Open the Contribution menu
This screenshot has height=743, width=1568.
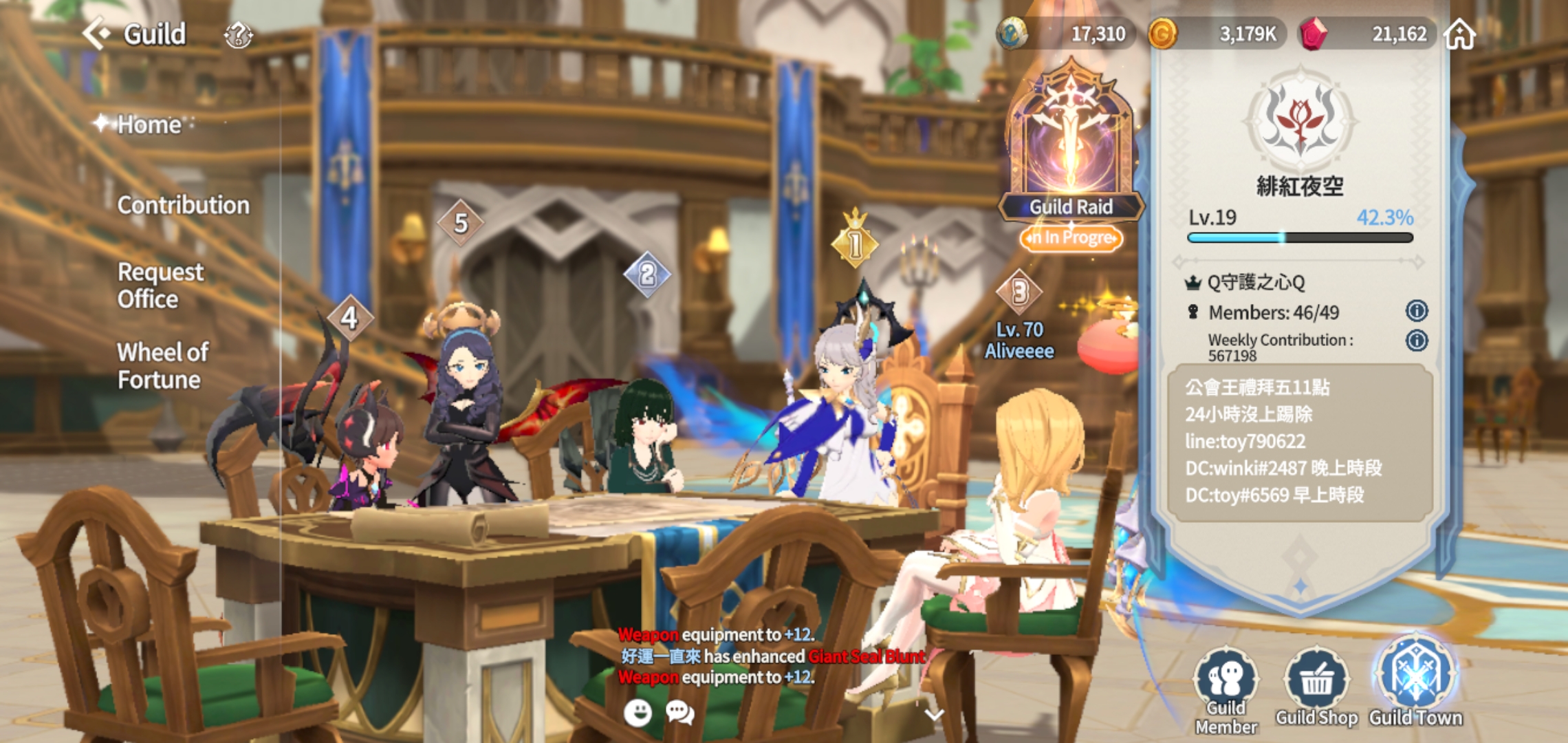point(183,205)
